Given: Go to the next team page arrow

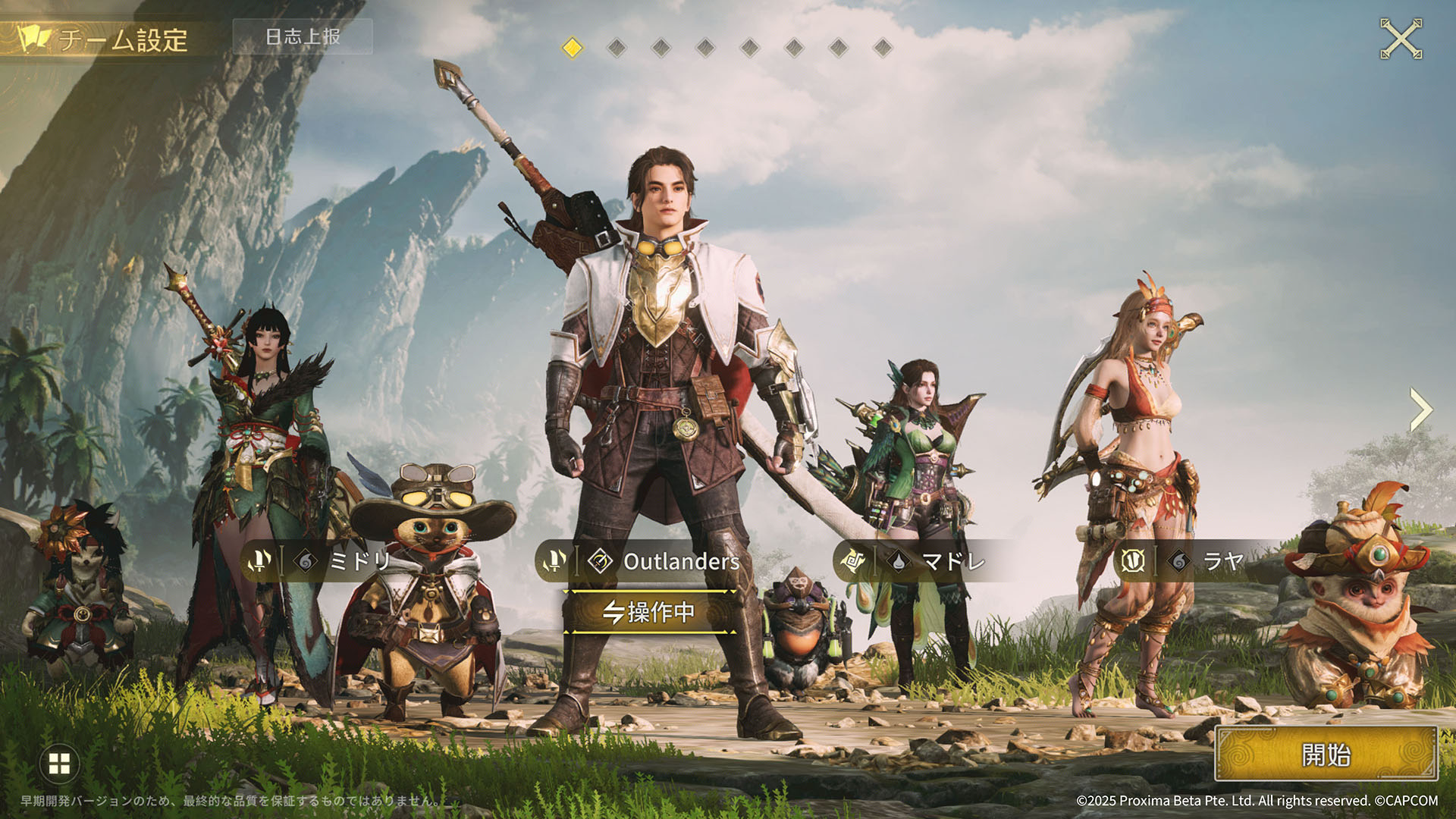Looking at the screenshot, I should 1420,410.
